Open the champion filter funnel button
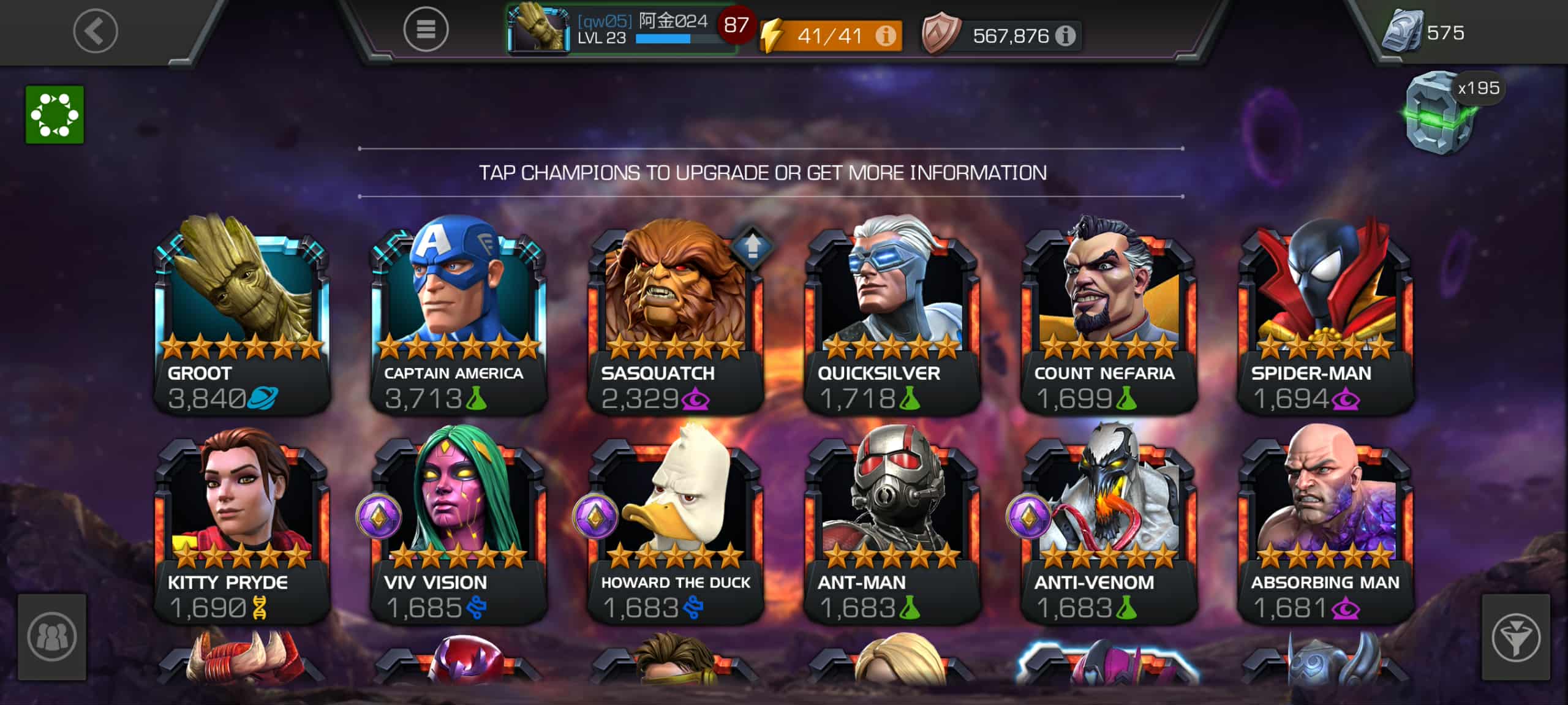The image size is (1568, 705). click(x=1515, y=637)
